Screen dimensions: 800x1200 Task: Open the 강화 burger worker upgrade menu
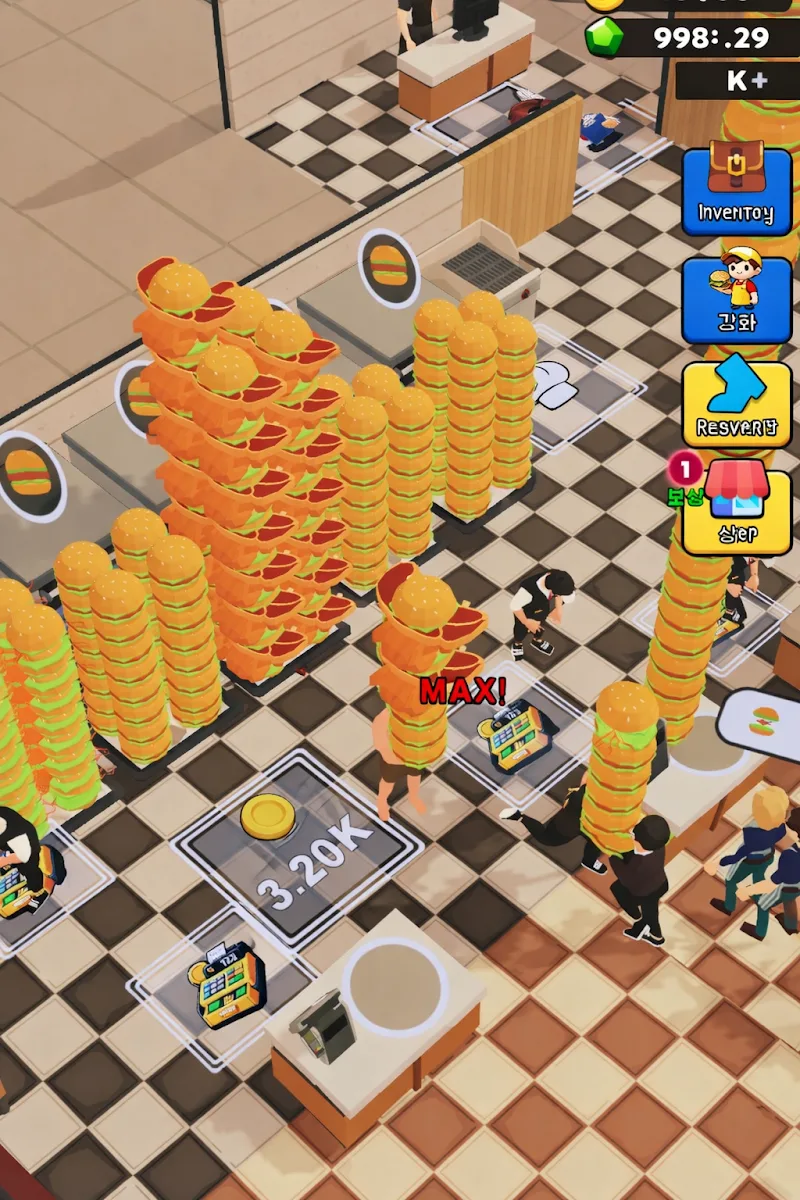[736, 298]
